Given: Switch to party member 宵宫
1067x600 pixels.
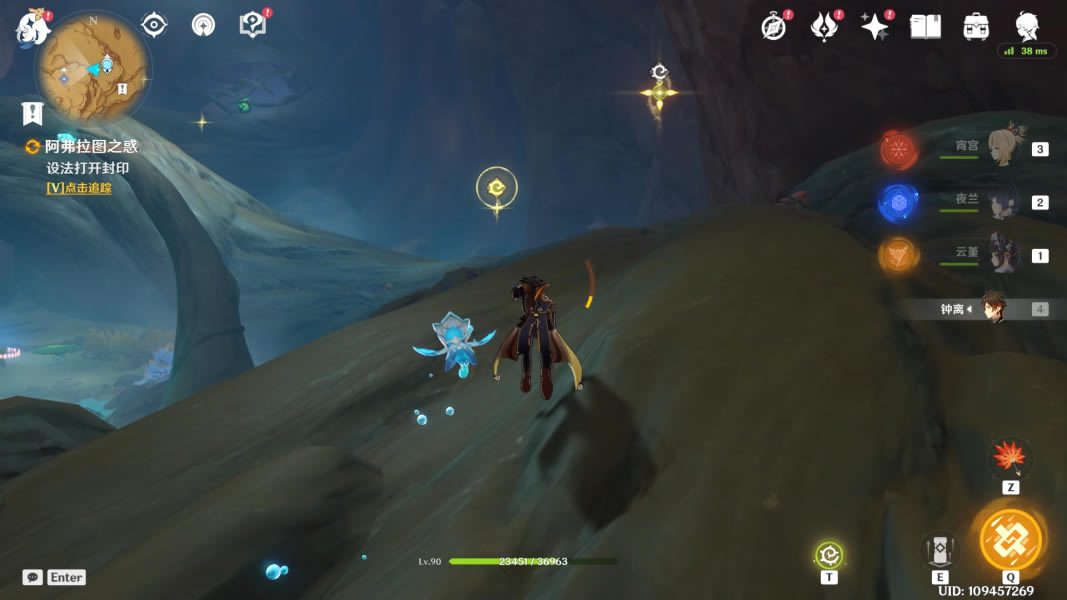Looking at the screenshot, I should click(1002, 148).
